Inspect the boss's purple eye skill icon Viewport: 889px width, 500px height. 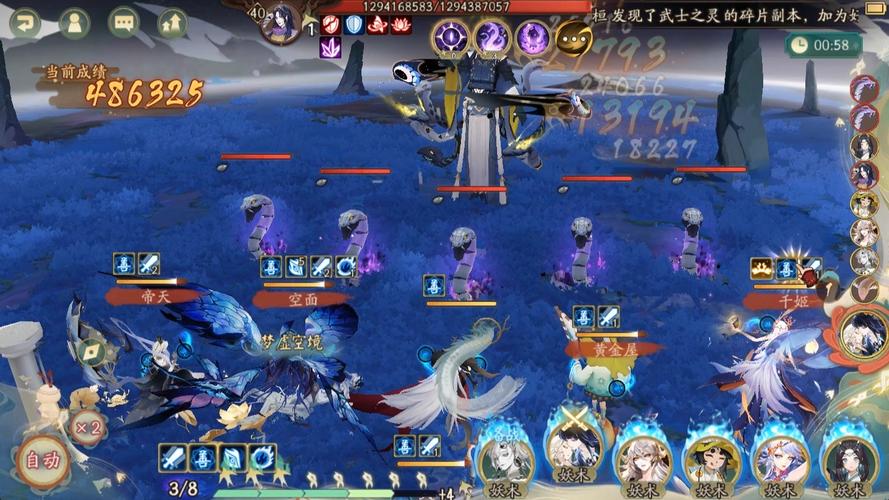pos(450,38)
